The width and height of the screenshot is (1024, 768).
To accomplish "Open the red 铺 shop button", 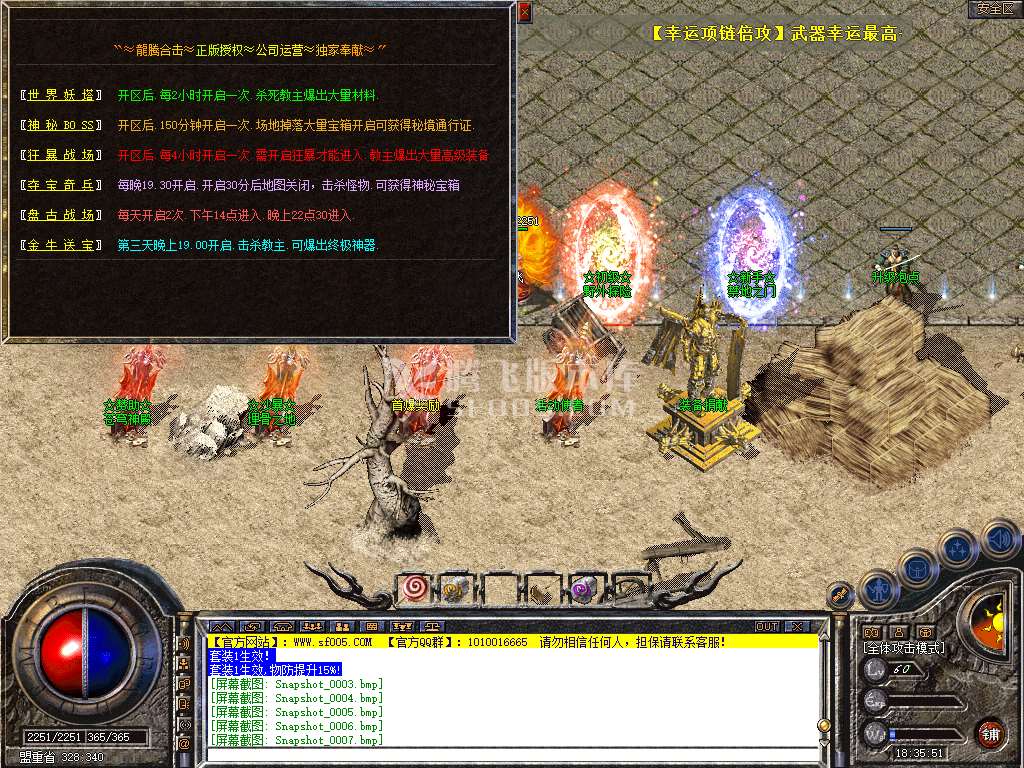I will click(x=990, y=732).
